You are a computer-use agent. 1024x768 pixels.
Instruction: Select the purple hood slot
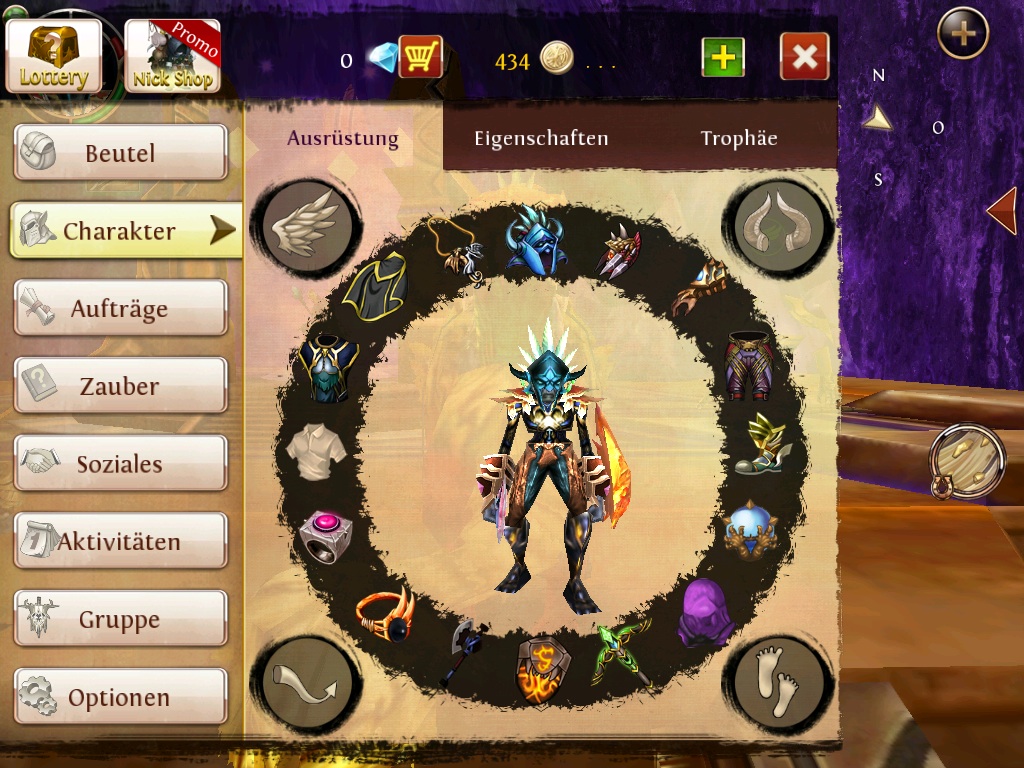(x=704, y=612)
